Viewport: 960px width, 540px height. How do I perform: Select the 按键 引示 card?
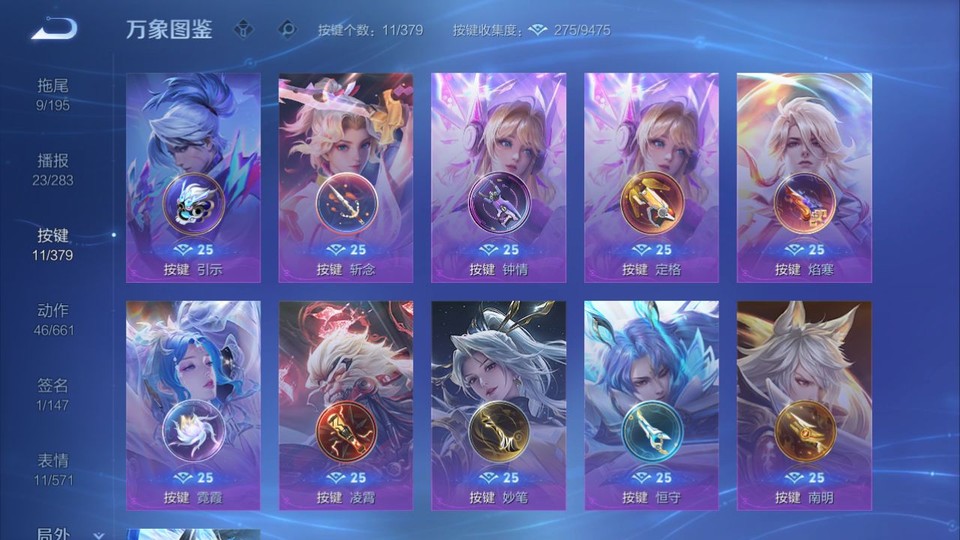click(x=193, y=178)
